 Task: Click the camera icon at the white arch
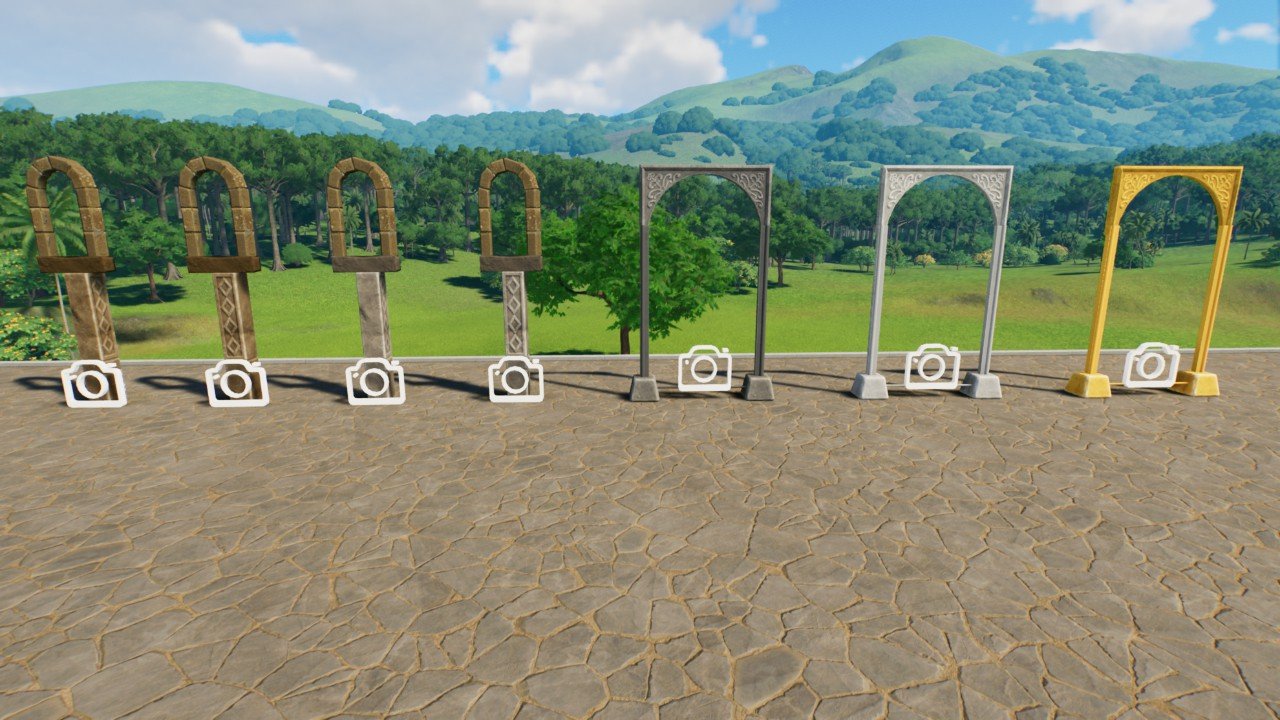[932, 367]
